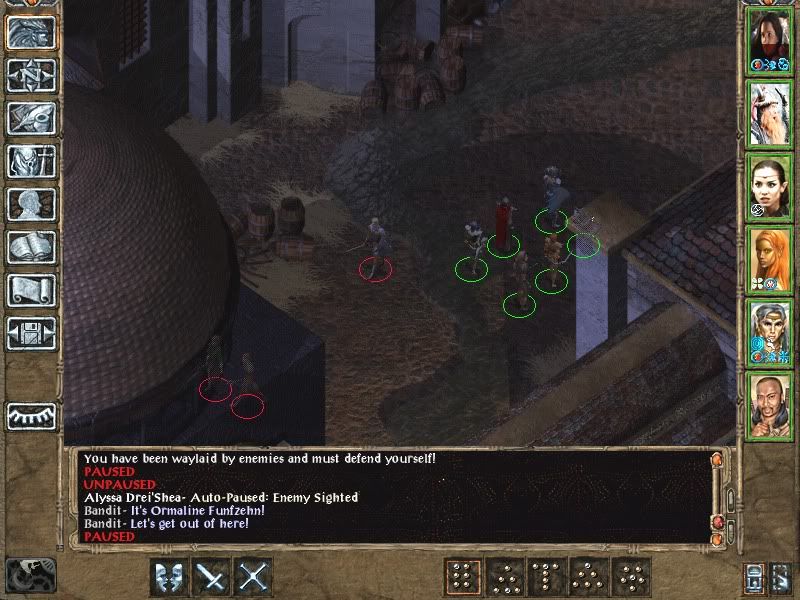800x600 pixels.
Task: Select the bald goateed man portrait
Action: [770, 405]
